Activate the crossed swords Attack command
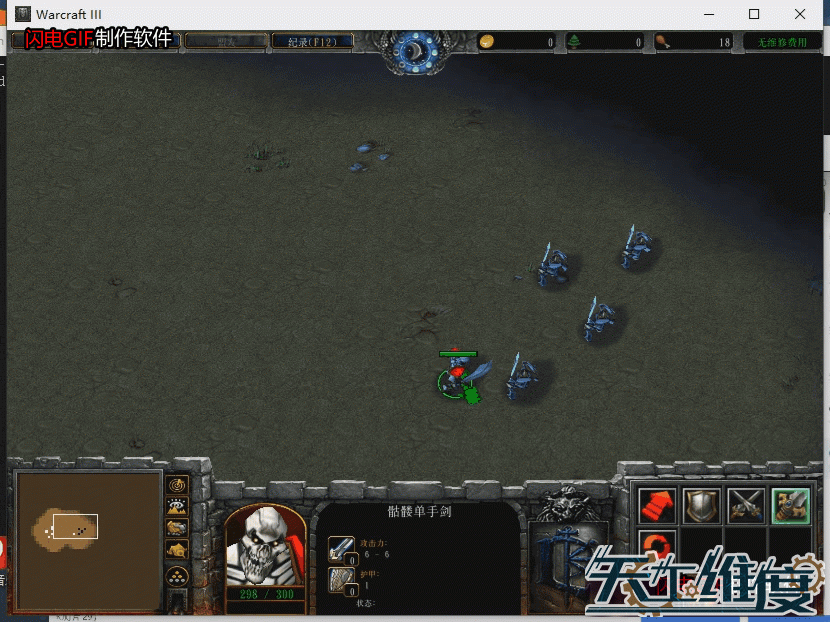830x622 pixels. tap(746, 505)
